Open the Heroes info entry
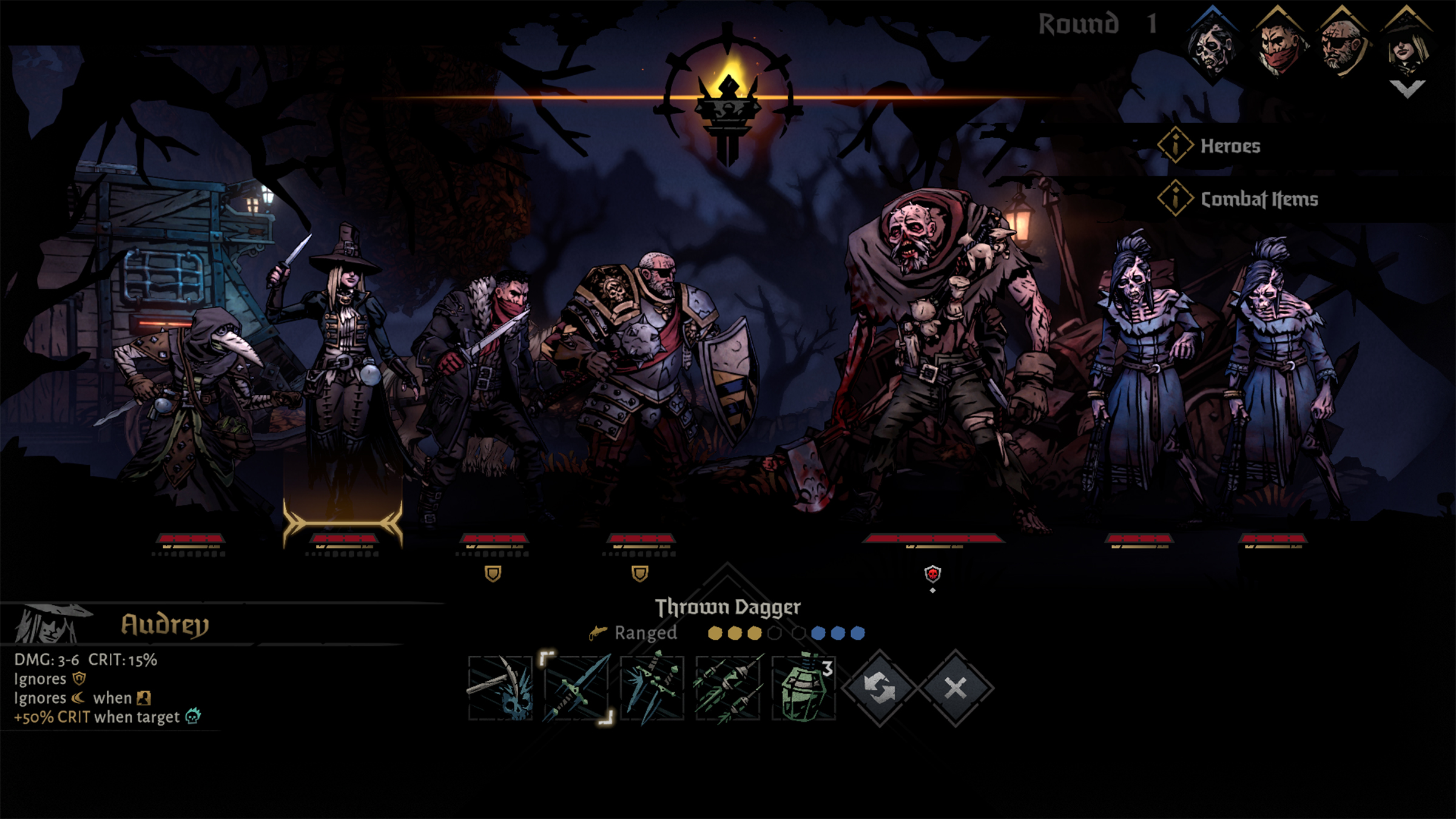 tap(1229, 146)
